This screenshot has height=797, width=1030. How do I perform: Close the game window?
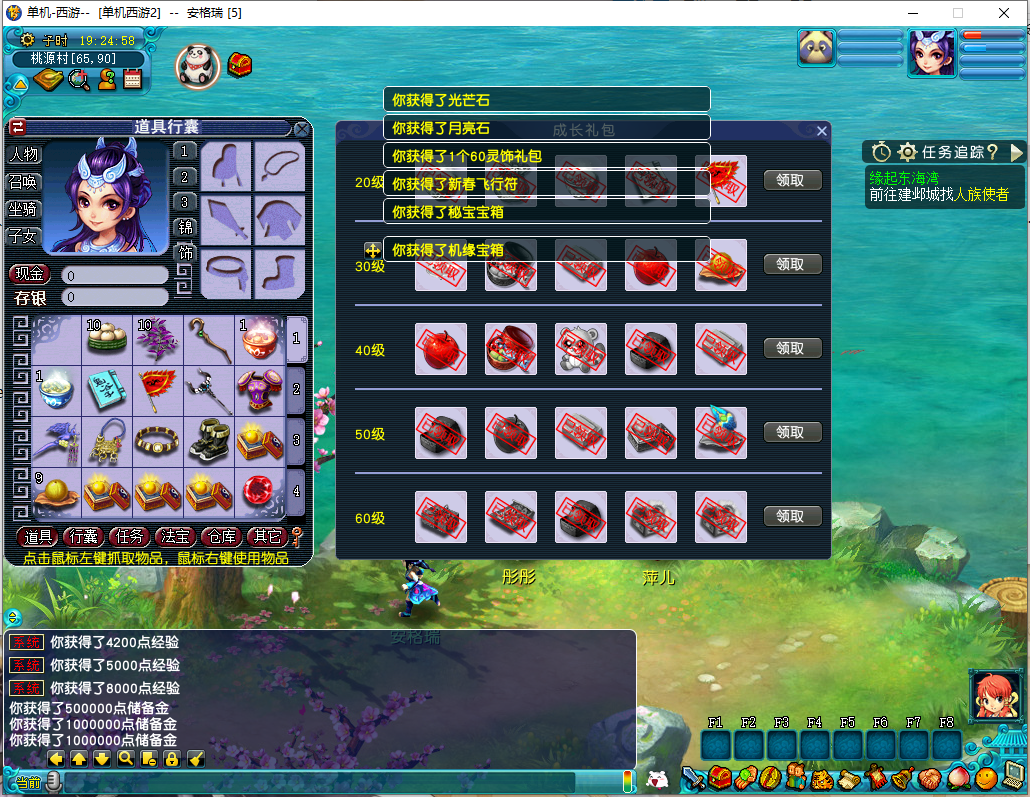coord(1003,13)
